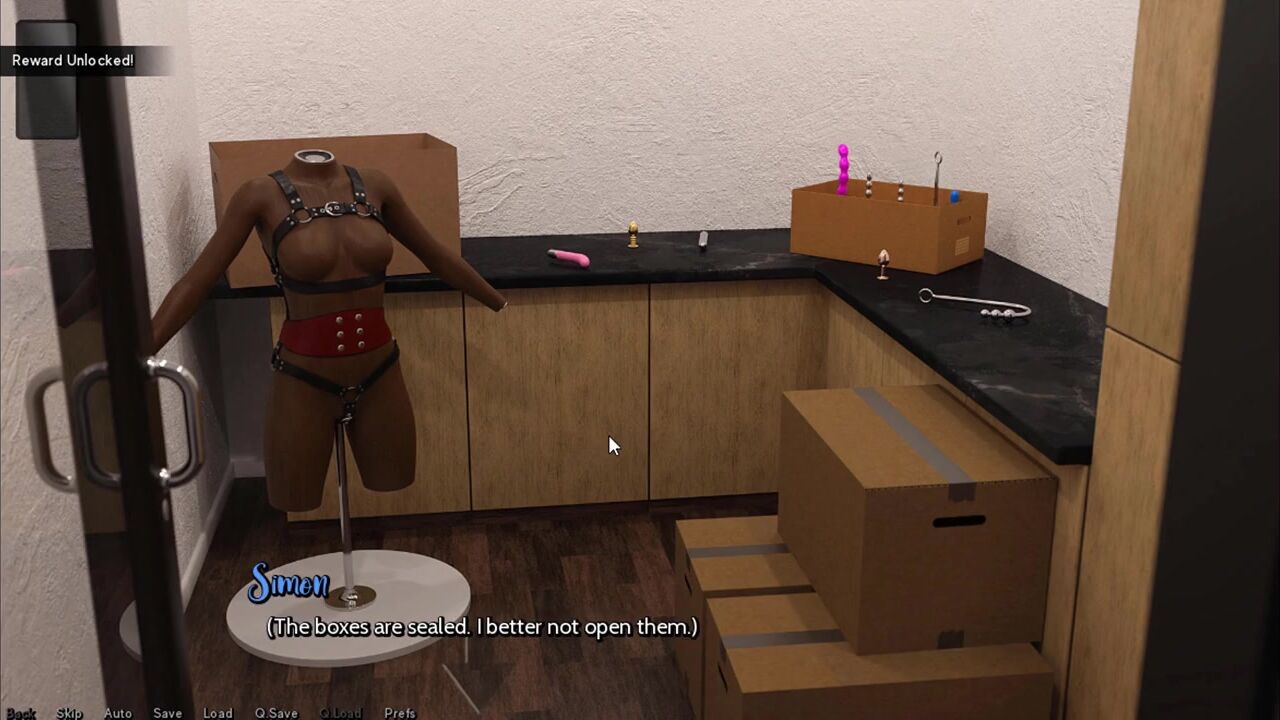The height and width of the screenshot is (720, 1280).
Task: Activate the Skip option
Action: [69, 713]
